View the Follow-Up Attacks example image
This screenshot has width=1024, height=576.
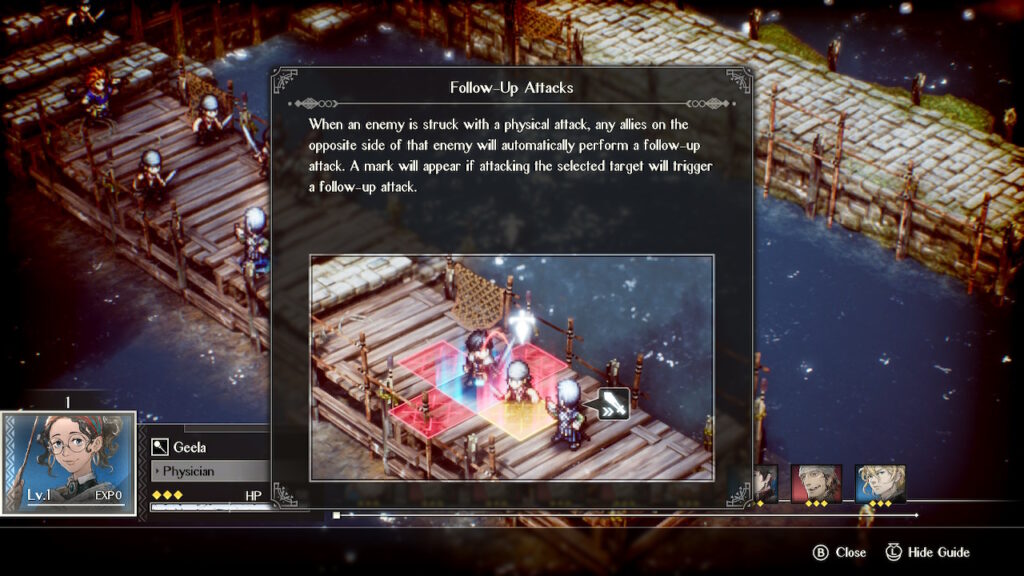(x=511, y=367)
